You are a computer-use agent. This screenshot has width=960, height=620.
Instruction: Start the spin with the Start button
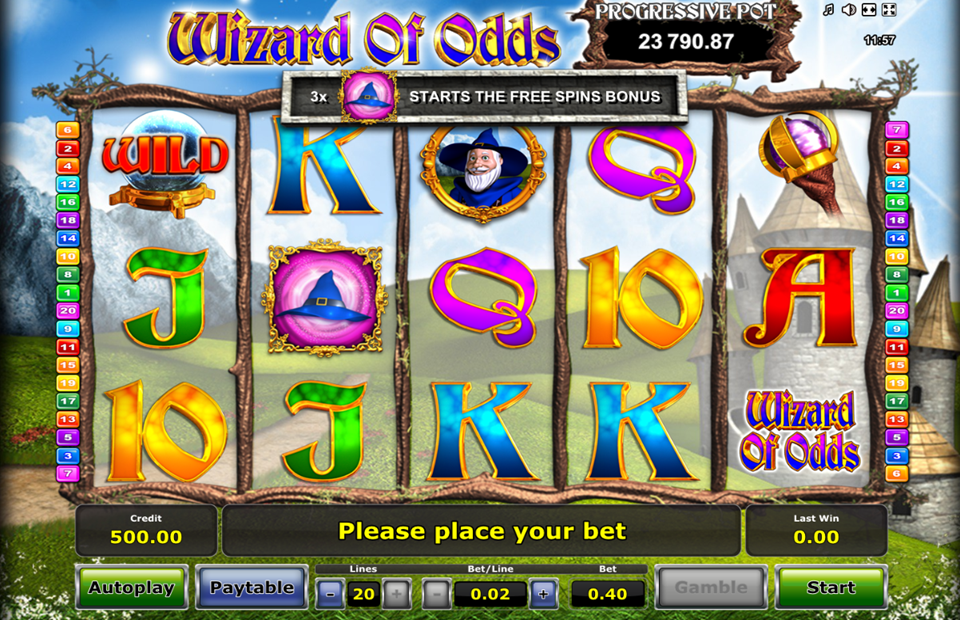[830, 588]
